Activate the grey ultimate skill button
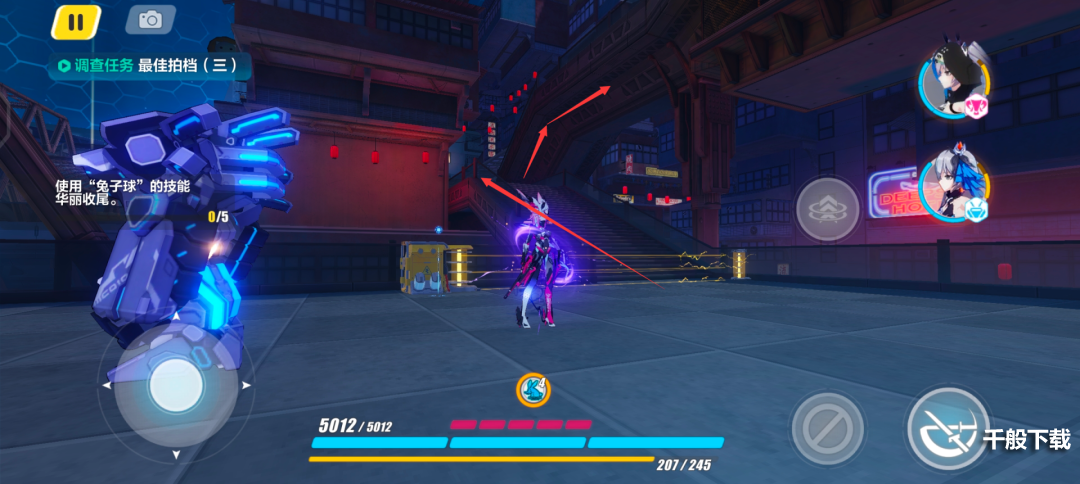1080x484 pixels. click(827, 210)
